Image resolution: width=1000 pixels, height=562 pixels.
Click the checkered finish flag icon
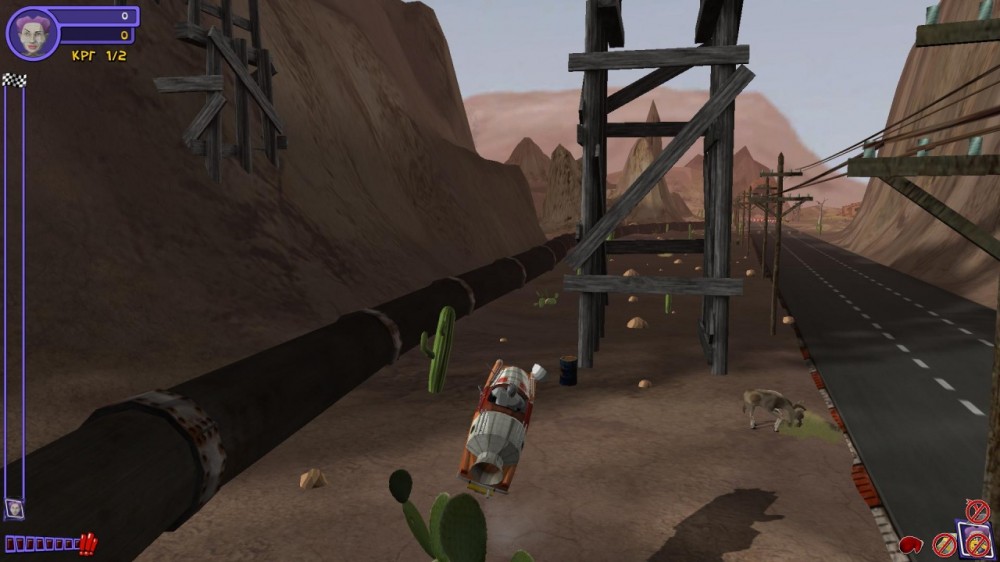[x=14, y=80]
